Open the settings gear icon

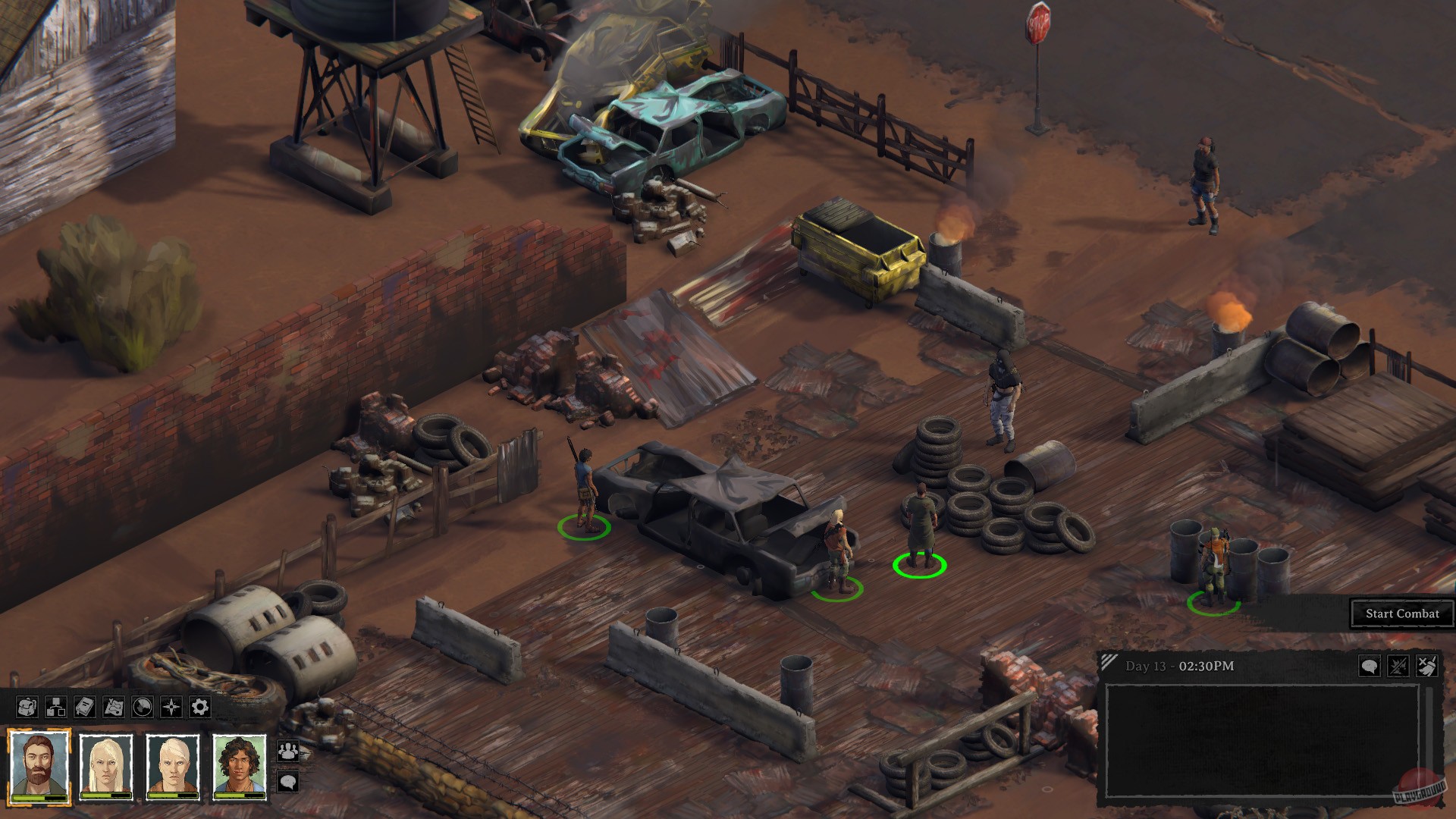click(x=199, y=707)
